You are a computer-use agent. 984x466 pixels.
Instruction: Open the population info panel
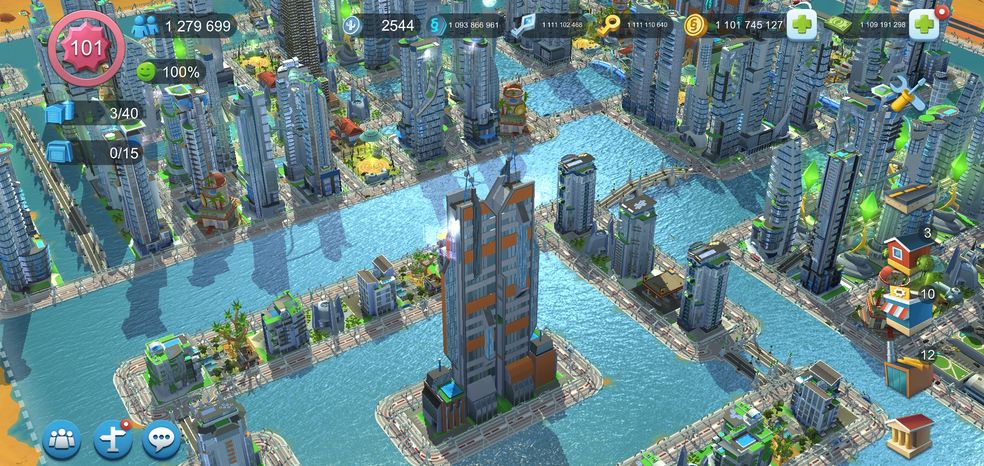pyautogui.click(x=185, y=26)
